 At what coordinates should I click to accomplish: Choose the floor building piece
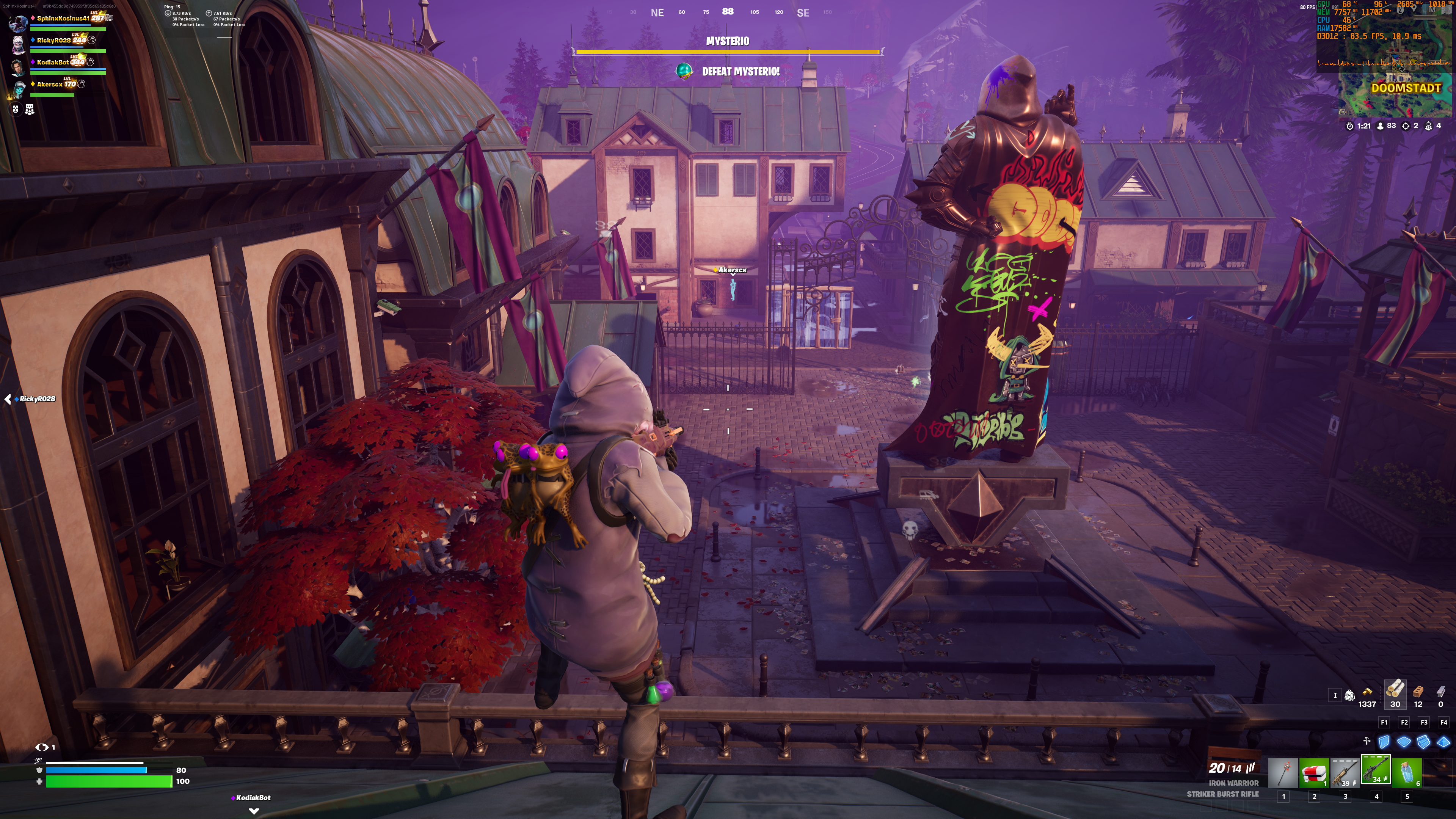(1404, 742)
